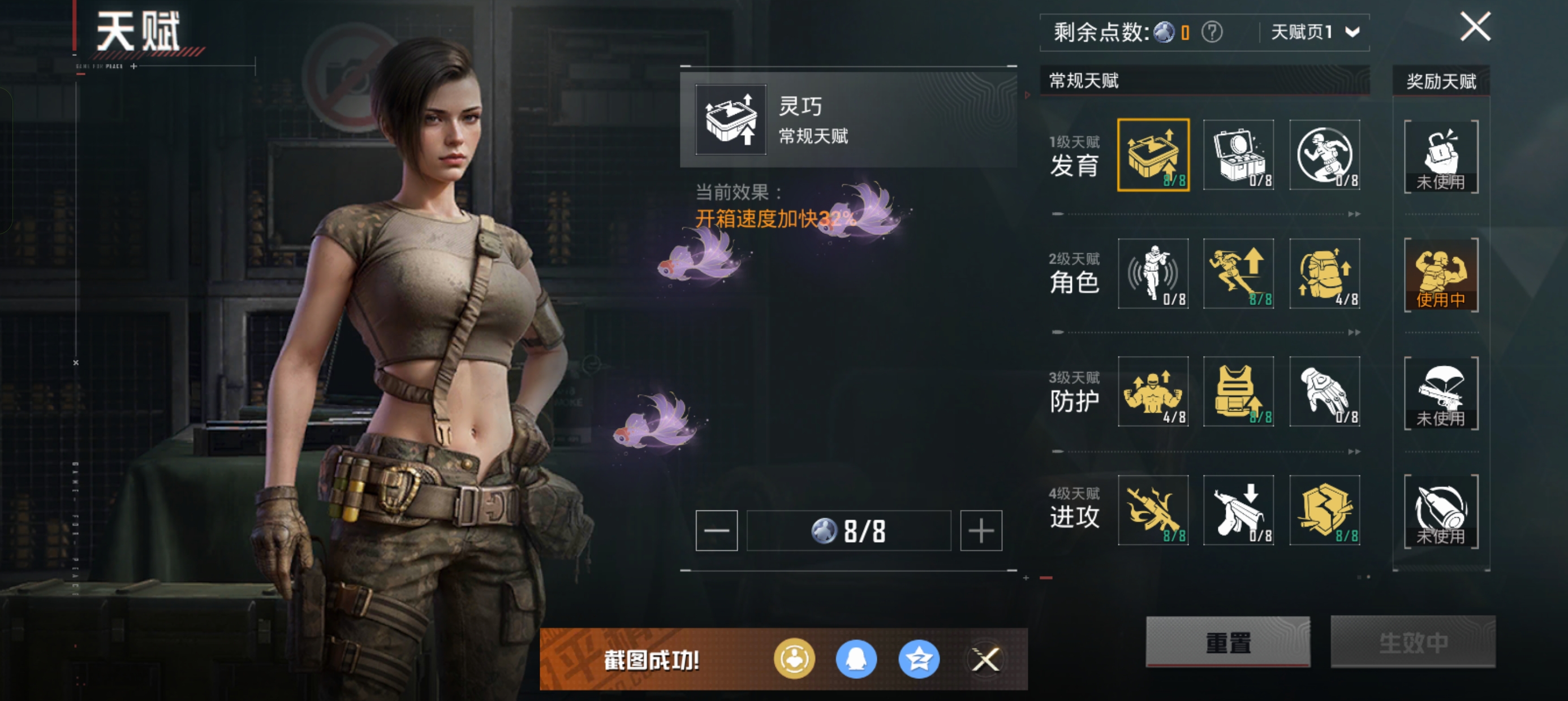This screenshot has height=701, width=1568.
Task: Decrease talent points with the minus button
Action: click(x=717, y=531)
